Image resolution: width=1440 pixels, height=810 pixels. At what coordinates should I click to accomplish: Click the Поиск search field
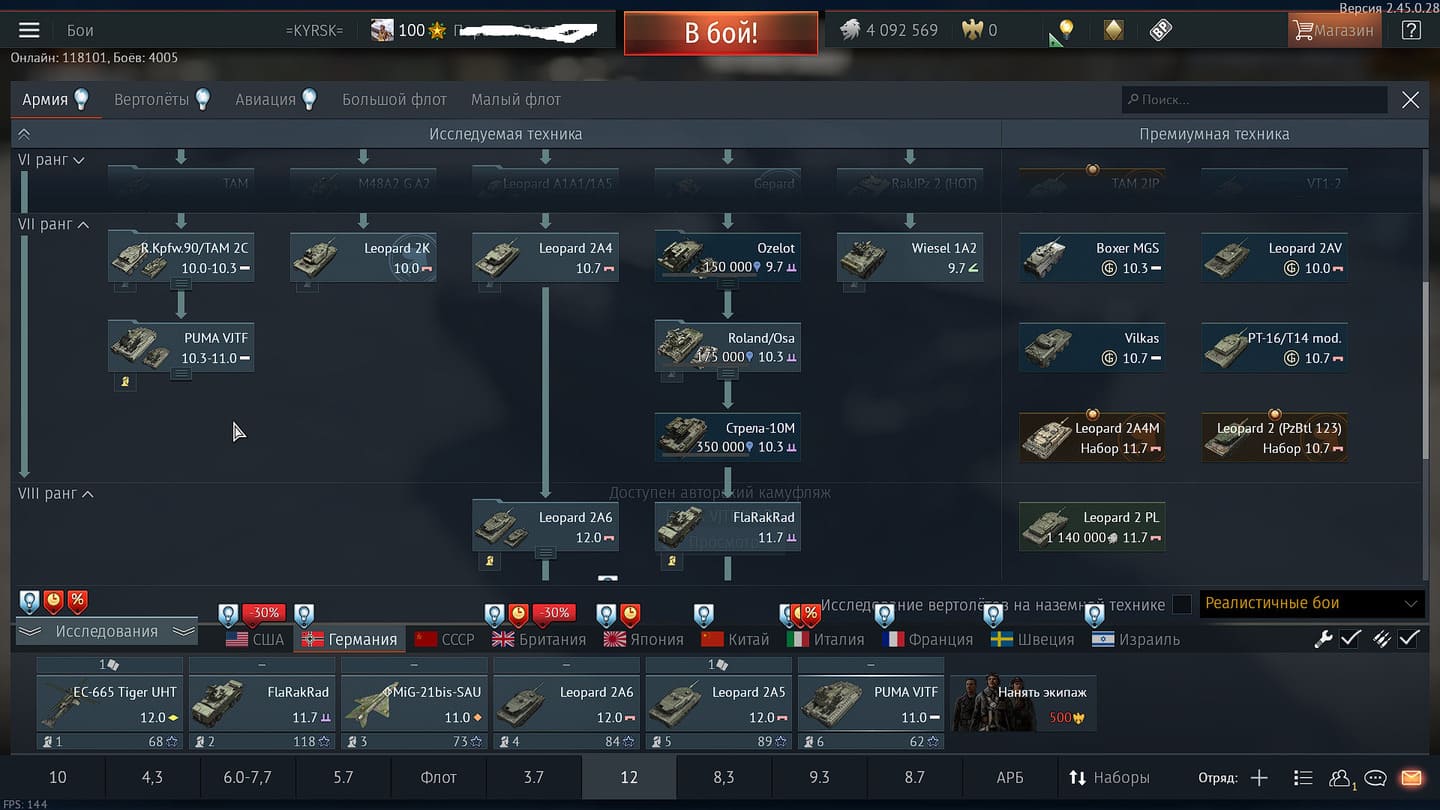(x=1254, y=99)
